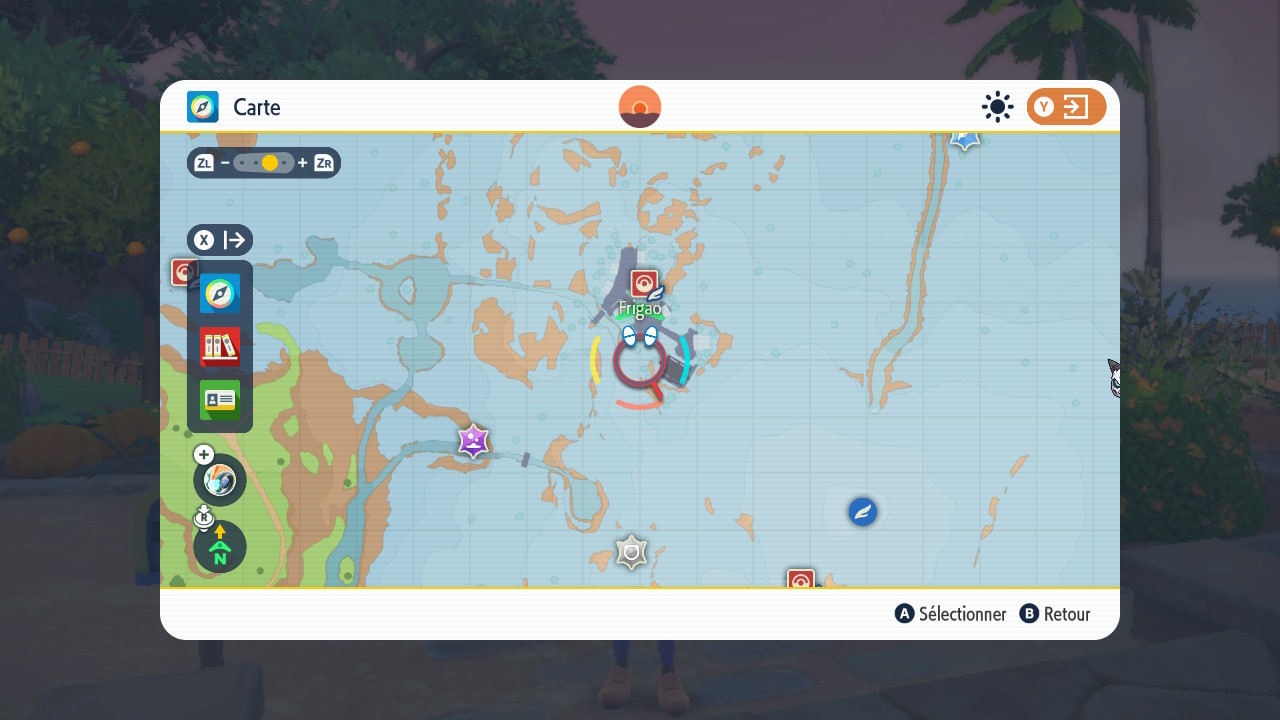Screen dimensions: 1280x720
Task: Open the Pokédex bookshelf icon
Action: [x=220, y=347]
